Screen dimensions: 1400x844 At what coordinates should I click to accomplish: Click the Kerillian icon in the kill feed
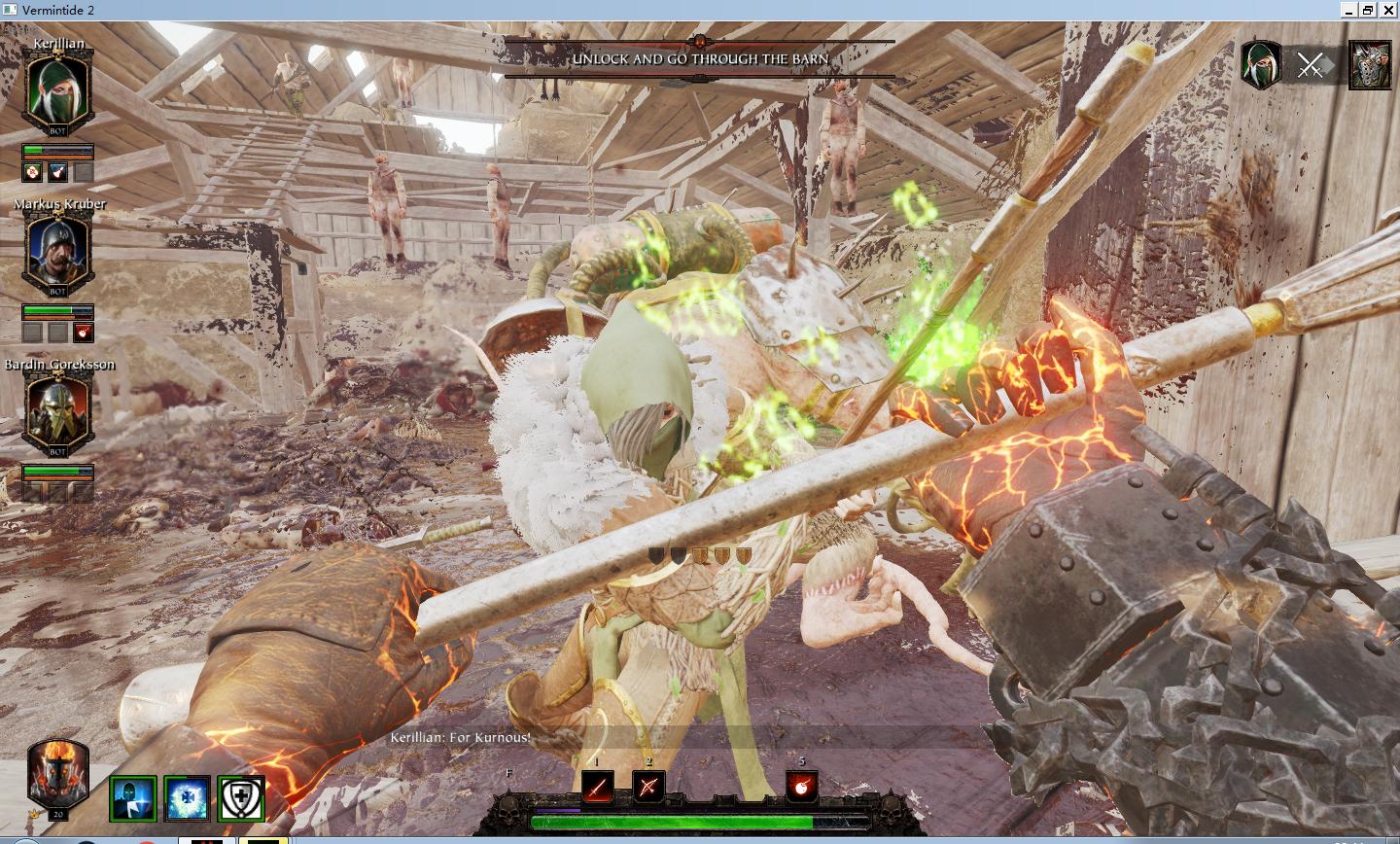pos(1260,66)
